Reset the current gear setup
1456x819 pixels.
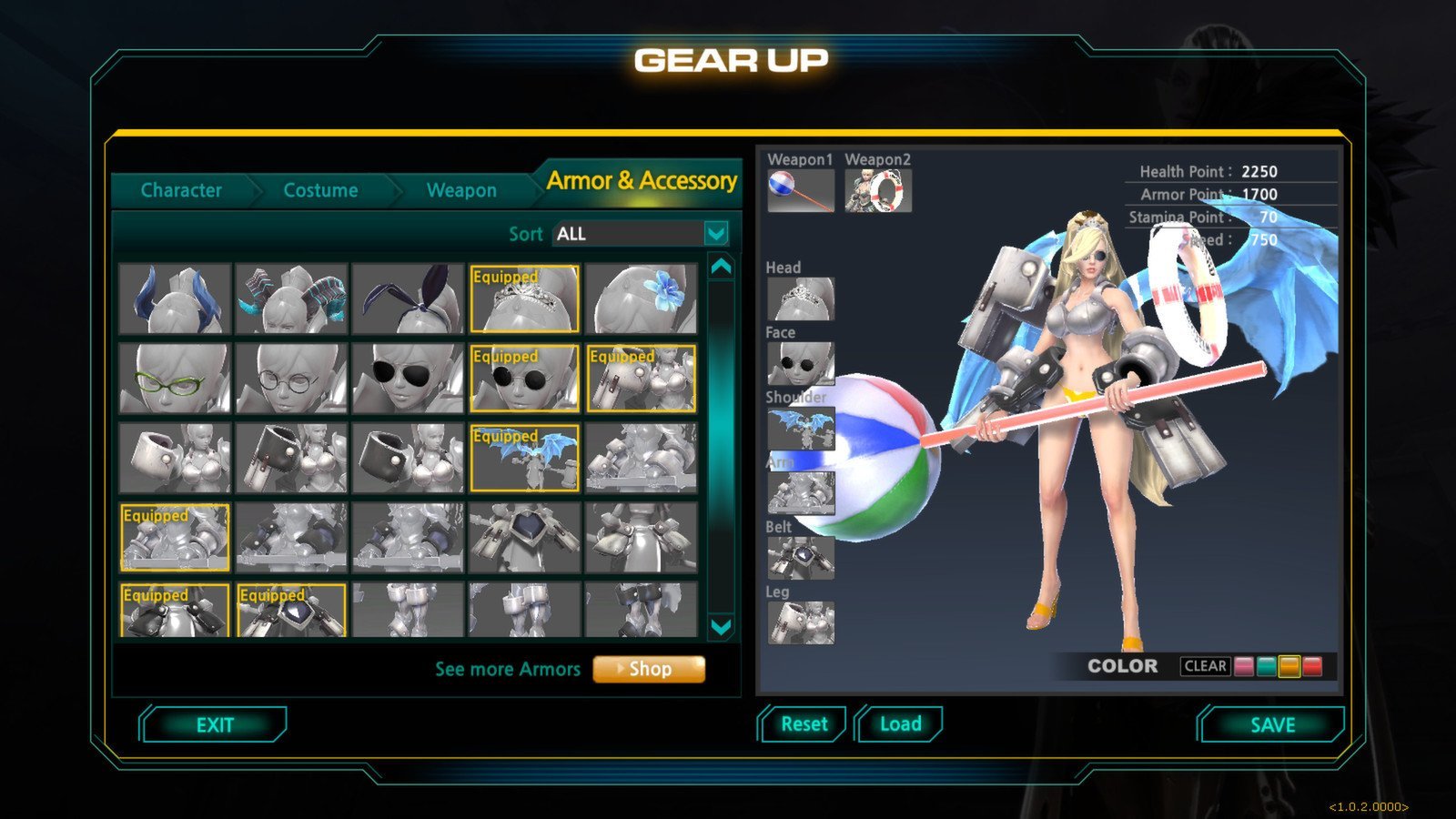click(x=804, y=724)
